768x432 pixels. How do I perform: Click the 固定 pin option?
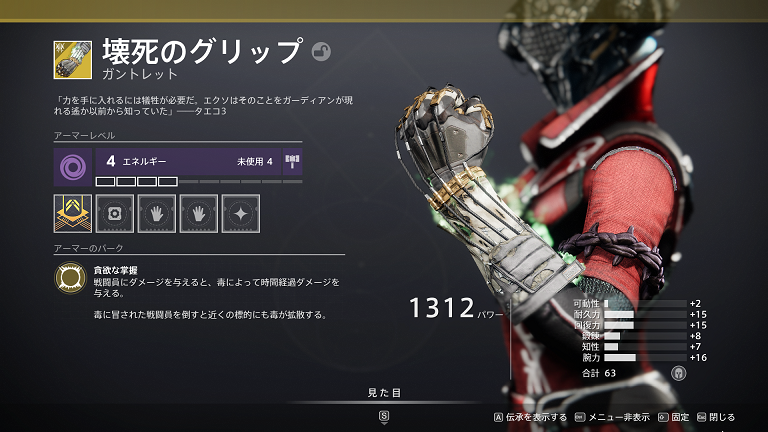[673, 417]
